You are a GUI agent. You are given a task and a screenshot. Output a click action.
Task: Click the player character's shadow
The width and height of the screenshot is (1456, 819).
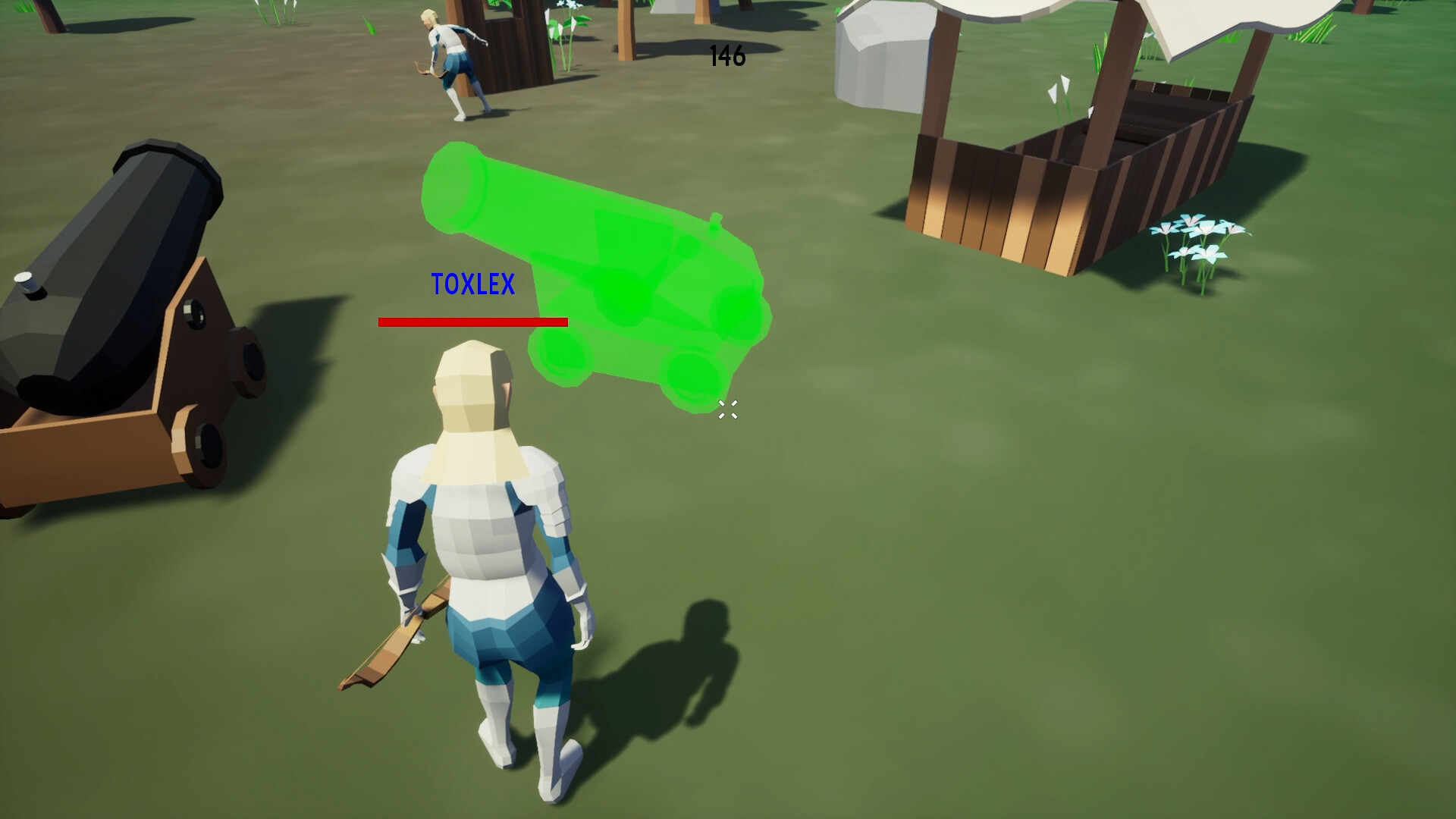(x=682, y=667)
